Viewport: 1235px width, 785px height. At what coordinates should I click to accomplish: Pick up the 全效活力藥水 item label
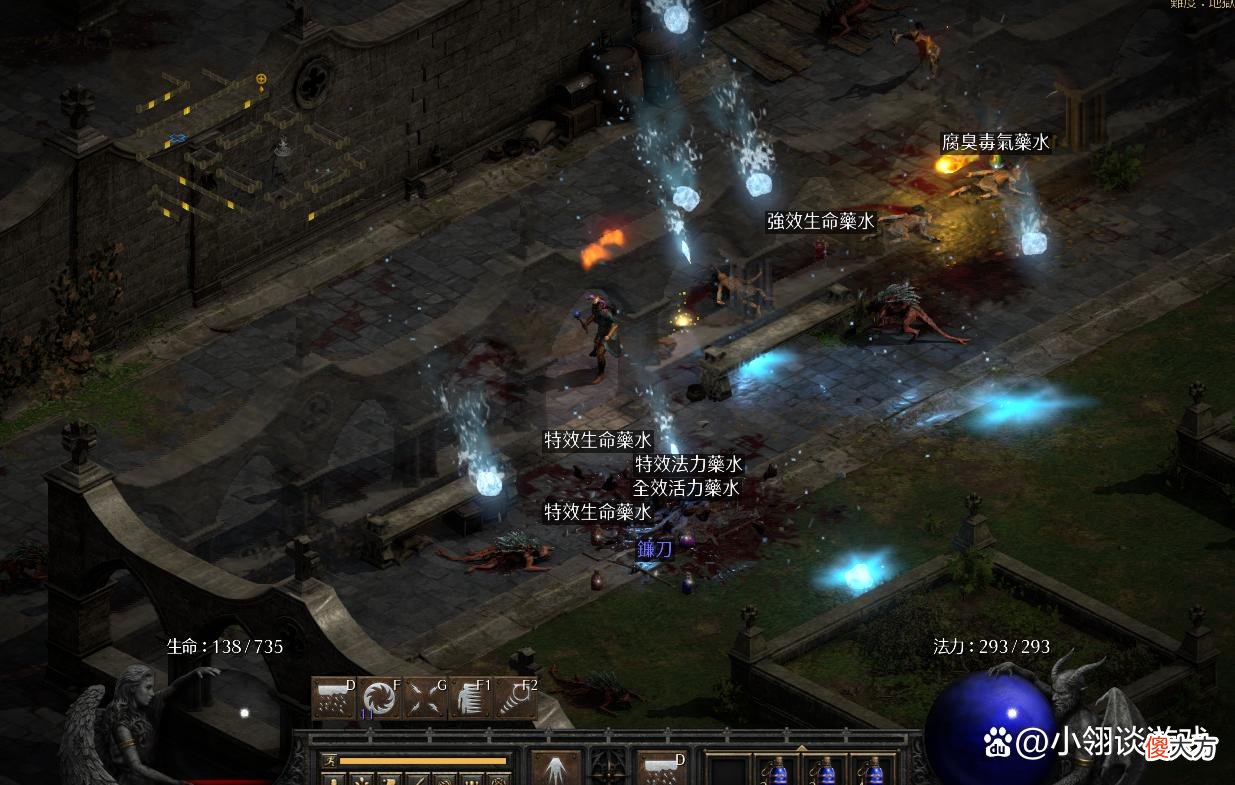point(686,488)
